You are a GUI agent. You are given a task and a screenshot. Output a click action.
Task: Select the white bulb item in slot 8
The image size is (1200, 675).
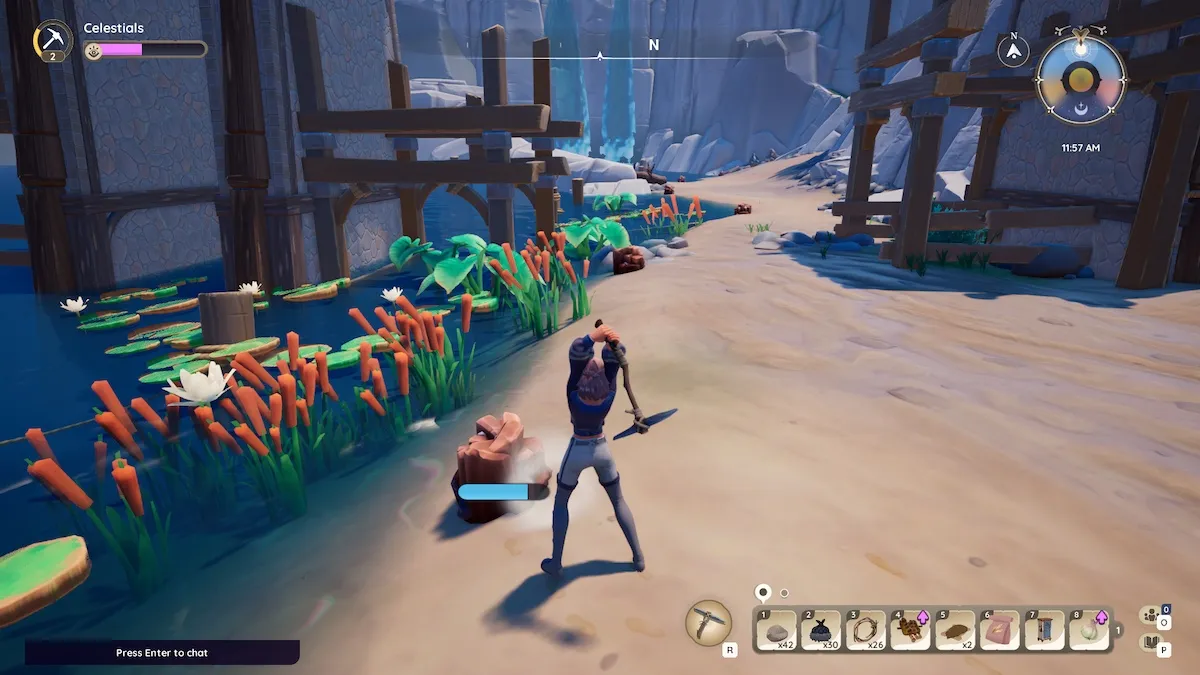pos(1089,630)
